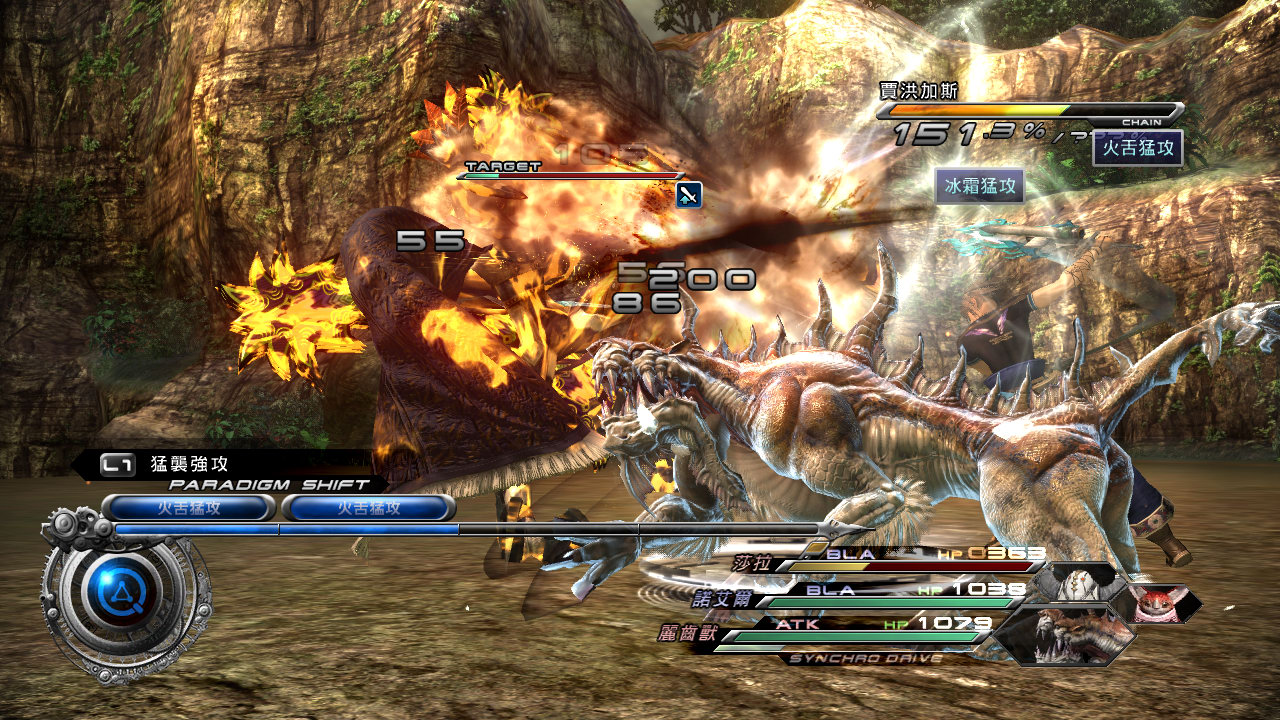Select the 冰霜猛攻 ability label
Screen dimensions: 1280x720
(980, 186)
